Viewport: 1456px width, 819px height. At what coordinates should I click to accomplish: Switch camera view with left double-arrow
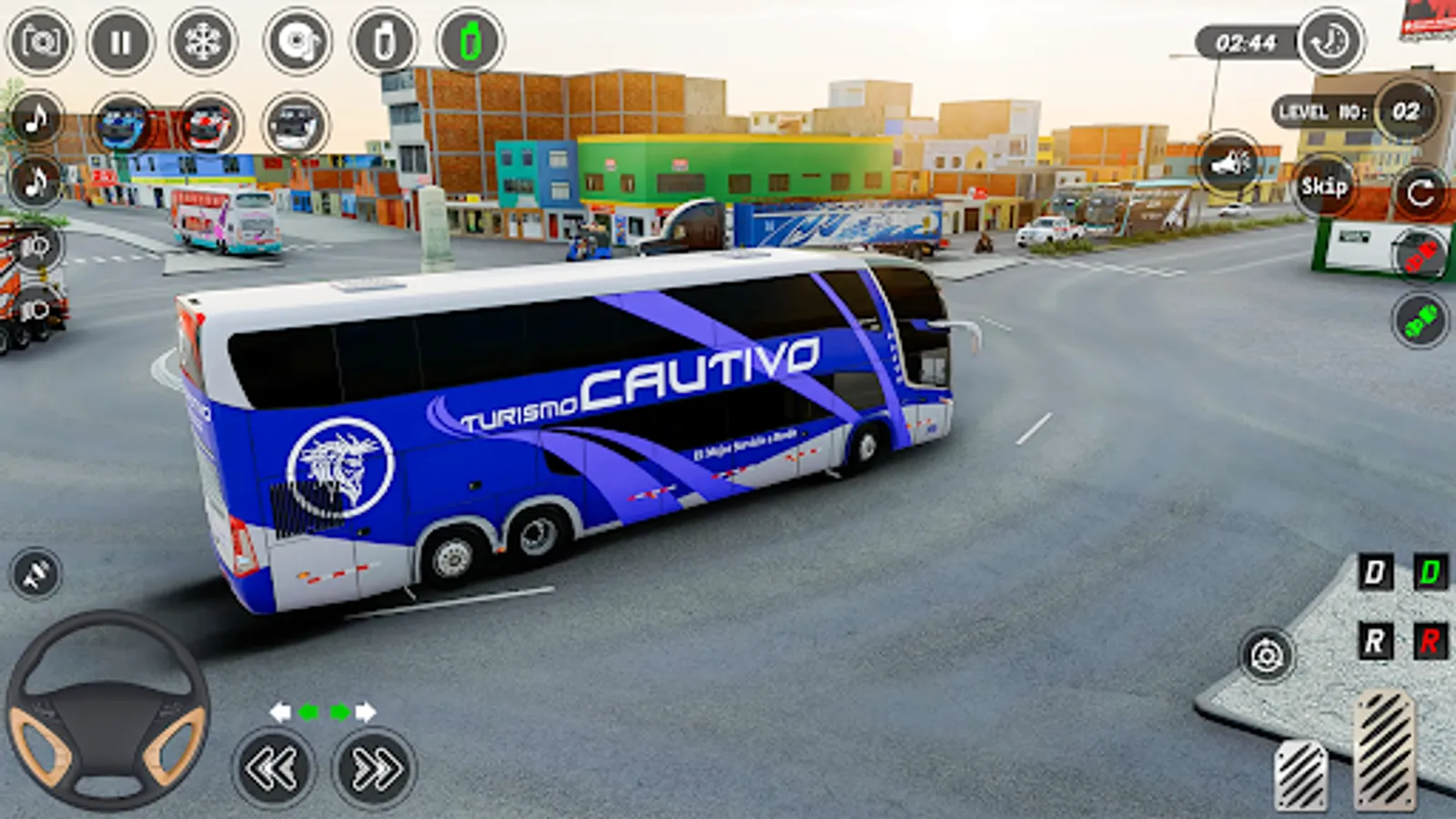point(270,765)
